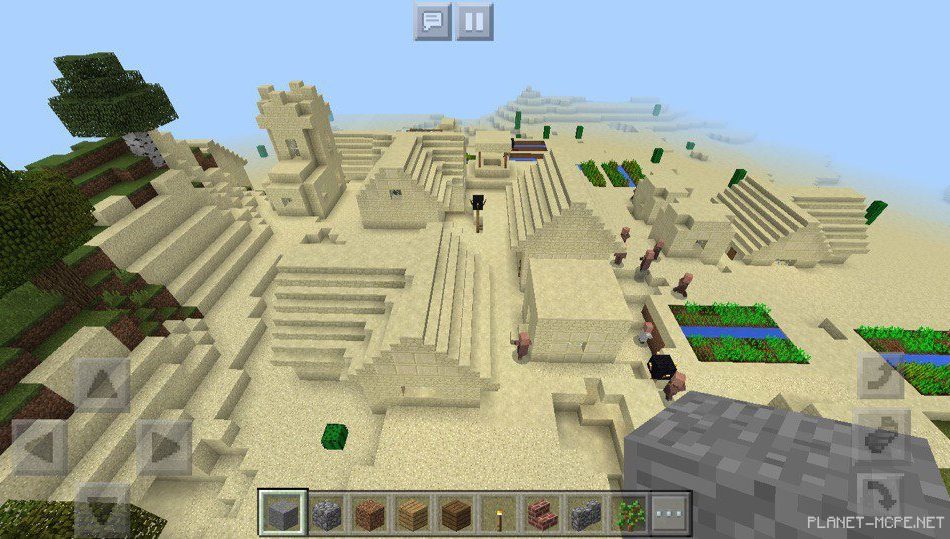Select the red brick stairs slot
The height and width of the screenshot is (539, 950).
click(540, 515)
